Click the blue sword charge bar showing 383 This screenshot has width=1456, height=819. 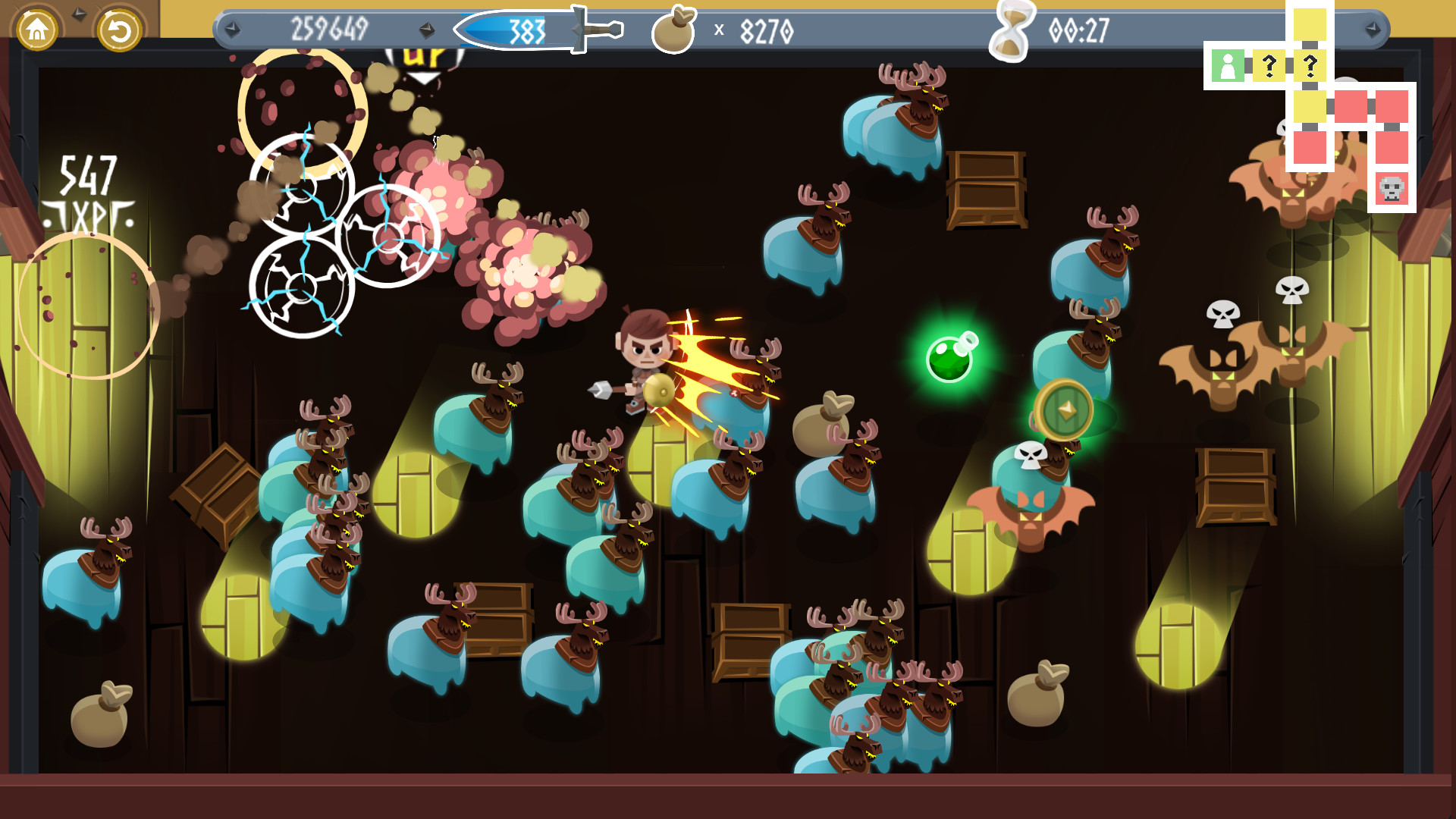point(526,30)
